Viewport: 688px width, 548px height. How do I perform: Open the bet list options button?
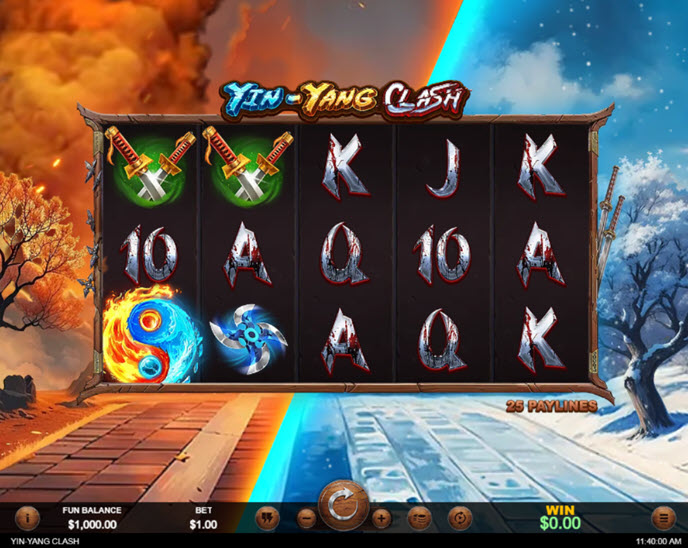(x=419, y=518)
